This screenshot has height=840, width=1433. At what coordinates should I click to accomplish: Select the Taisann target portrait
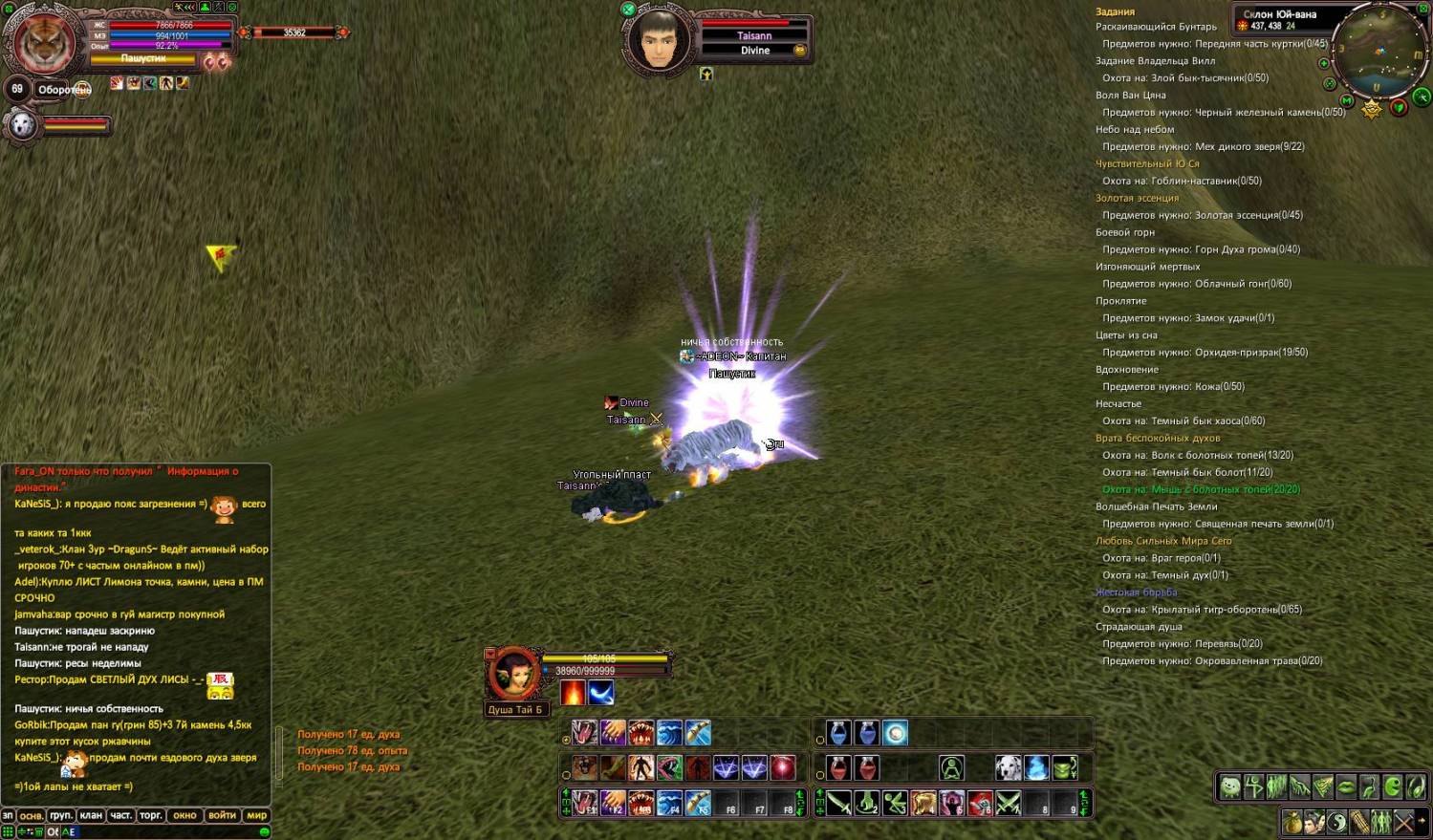[x=658, y=39]
